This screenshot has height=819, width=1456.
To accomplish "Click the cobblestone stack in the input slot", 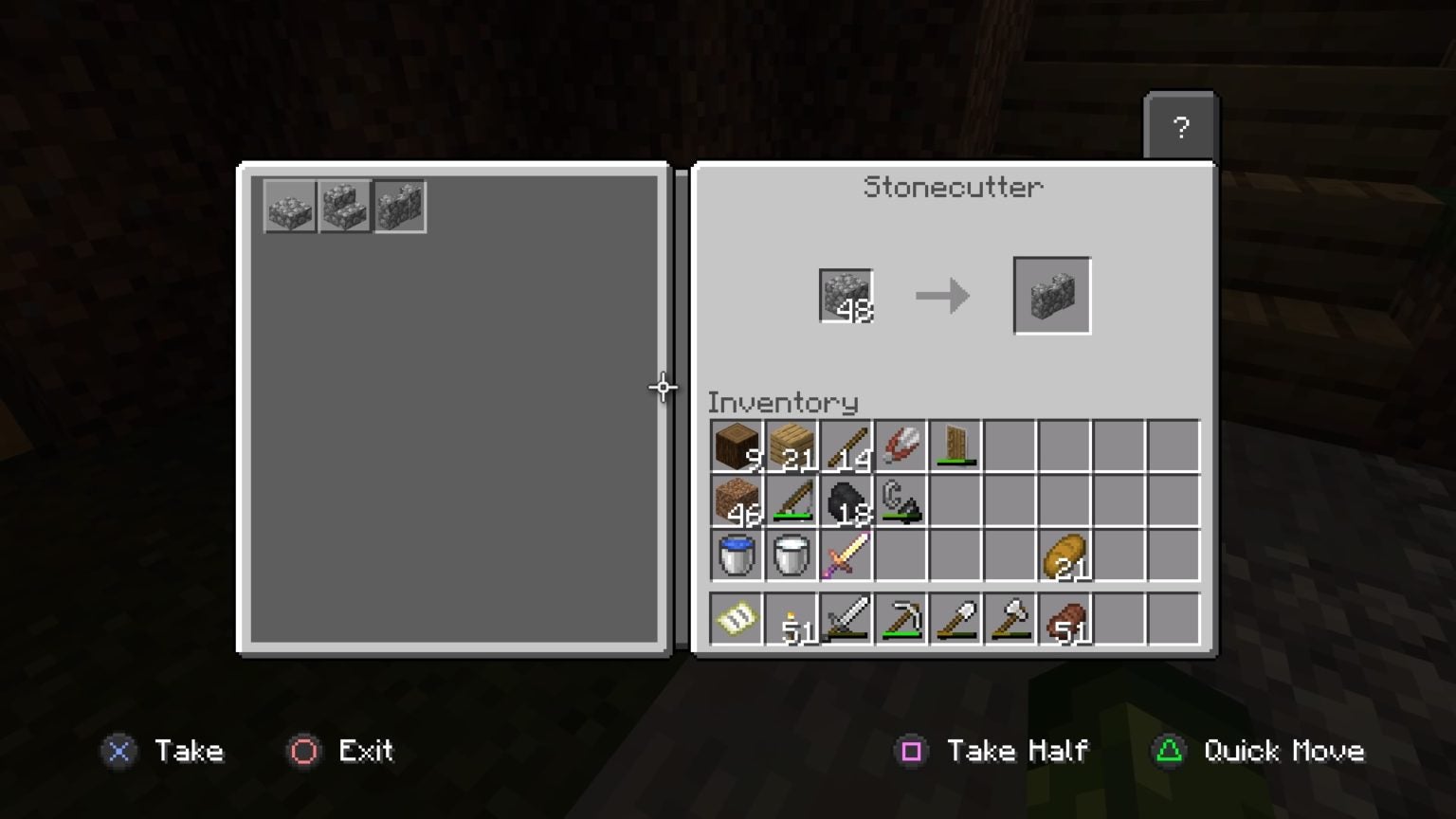I will click(845, 295).
